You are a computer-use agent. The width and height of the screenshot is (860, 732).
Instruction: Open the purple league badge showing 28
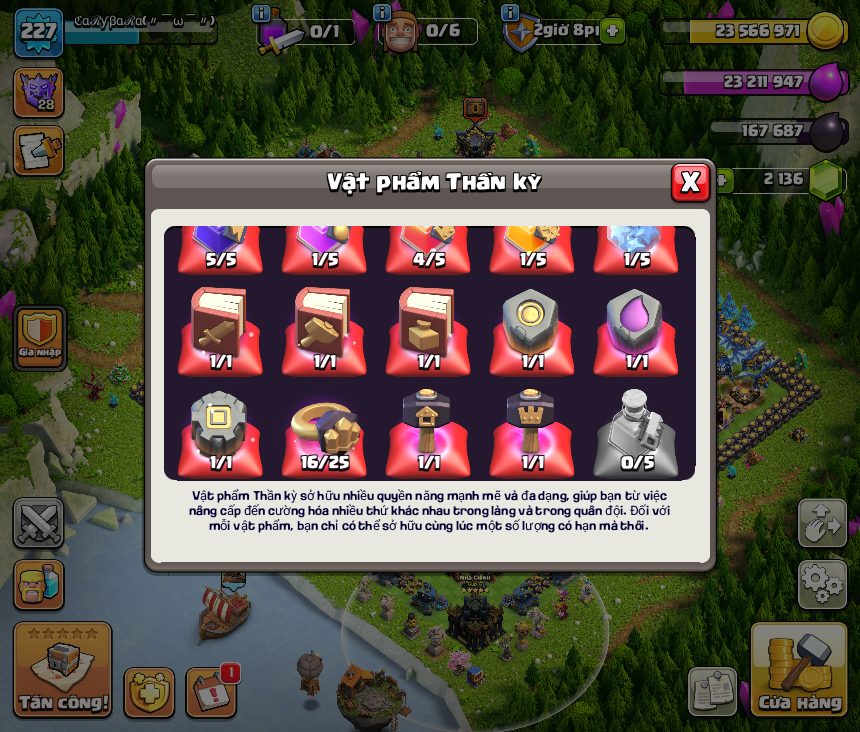(x=38, y=93)
